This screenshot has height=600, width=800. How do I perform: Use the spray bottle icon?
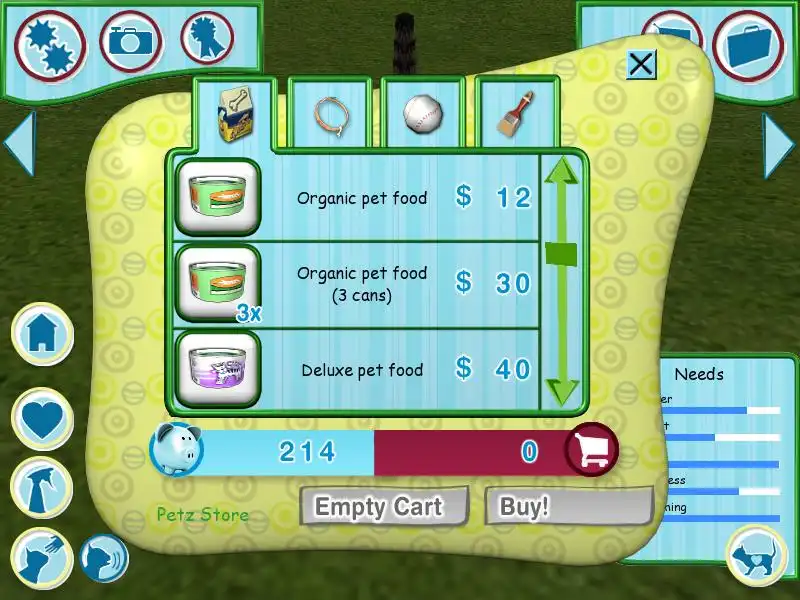42,487
